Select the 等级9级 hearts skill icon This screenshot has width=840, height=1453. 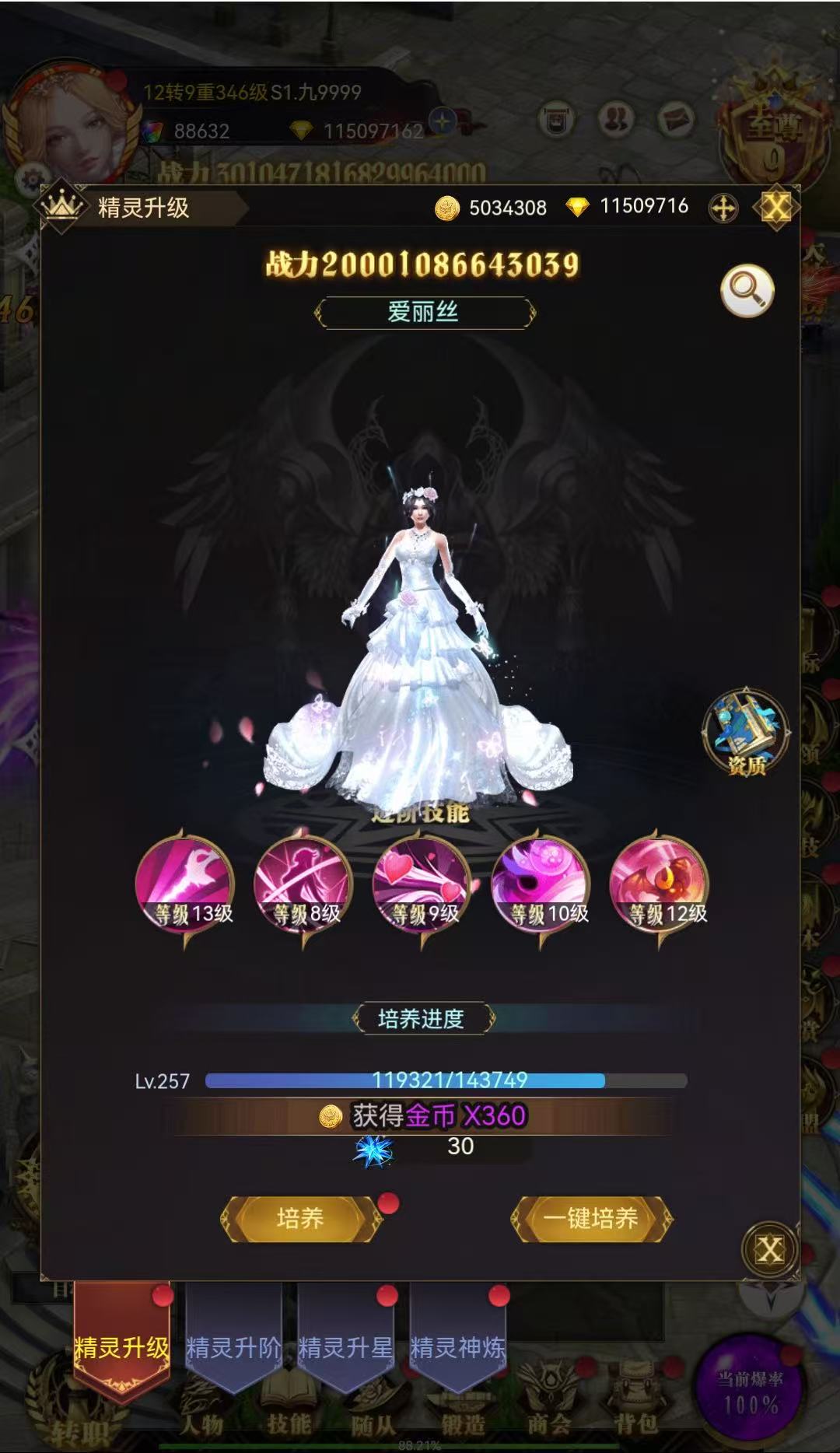[422, 884]
